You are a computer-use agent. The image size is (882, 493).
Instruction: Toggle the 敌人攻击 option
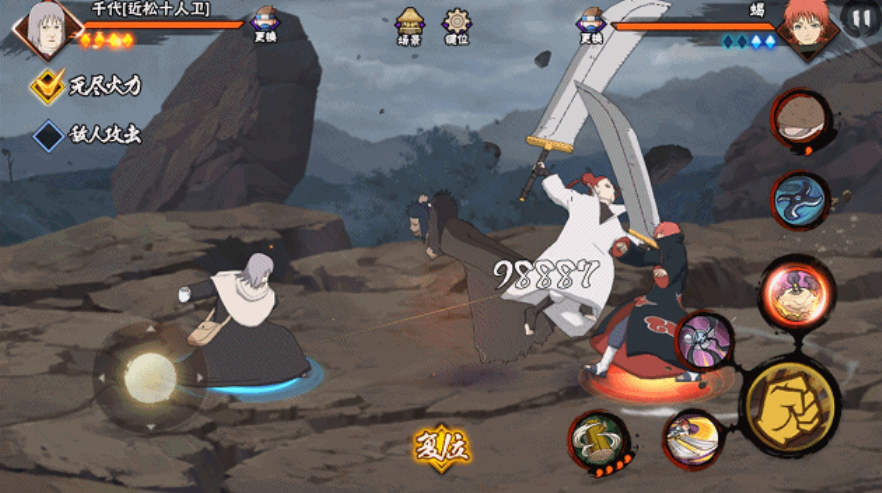point(48,136)
